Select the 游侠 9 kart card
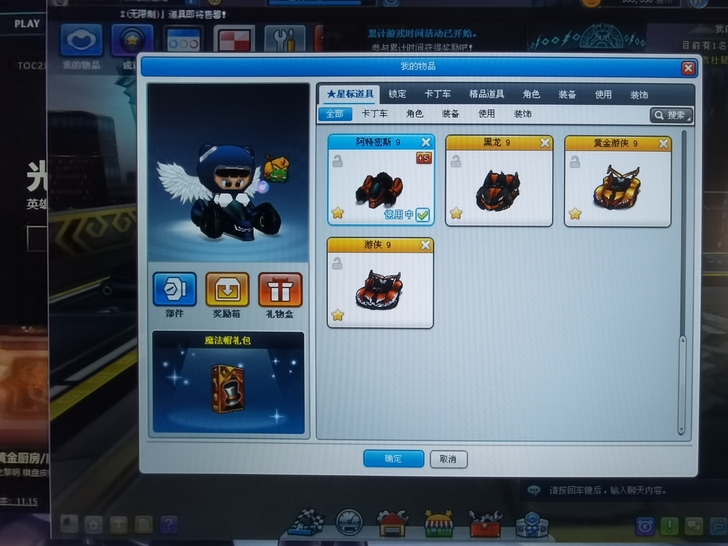The image size is (728, 546). (x=380, y=282)
